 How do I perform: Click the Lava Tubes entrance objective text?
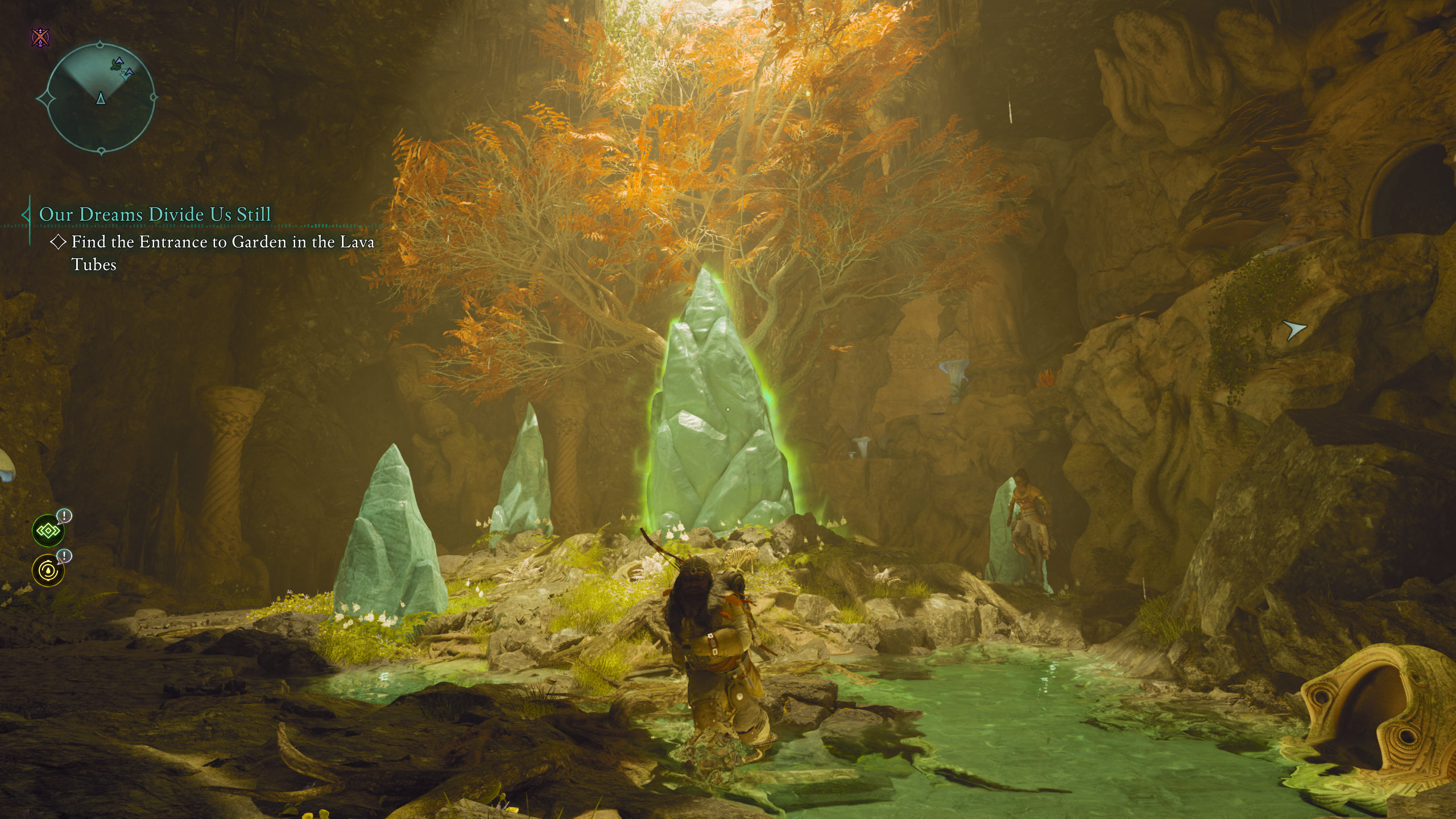(x=222, y=253)
